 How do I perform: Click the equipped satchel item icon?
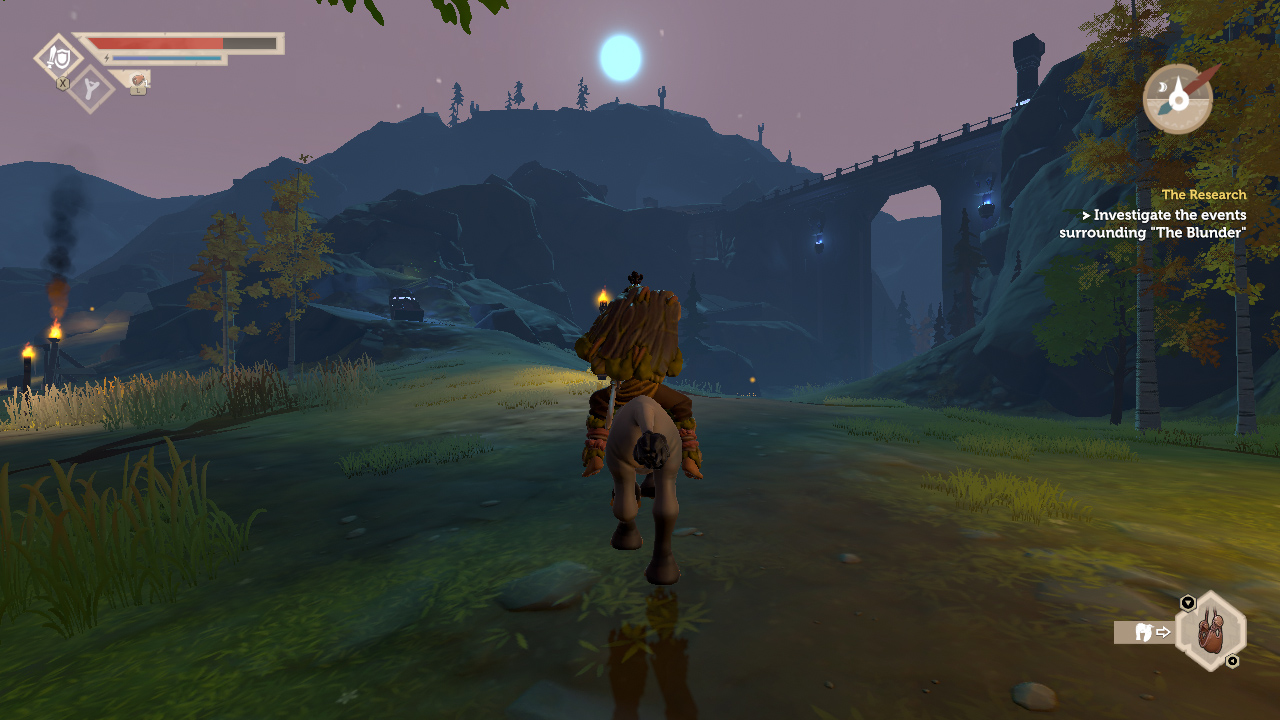1210,632
